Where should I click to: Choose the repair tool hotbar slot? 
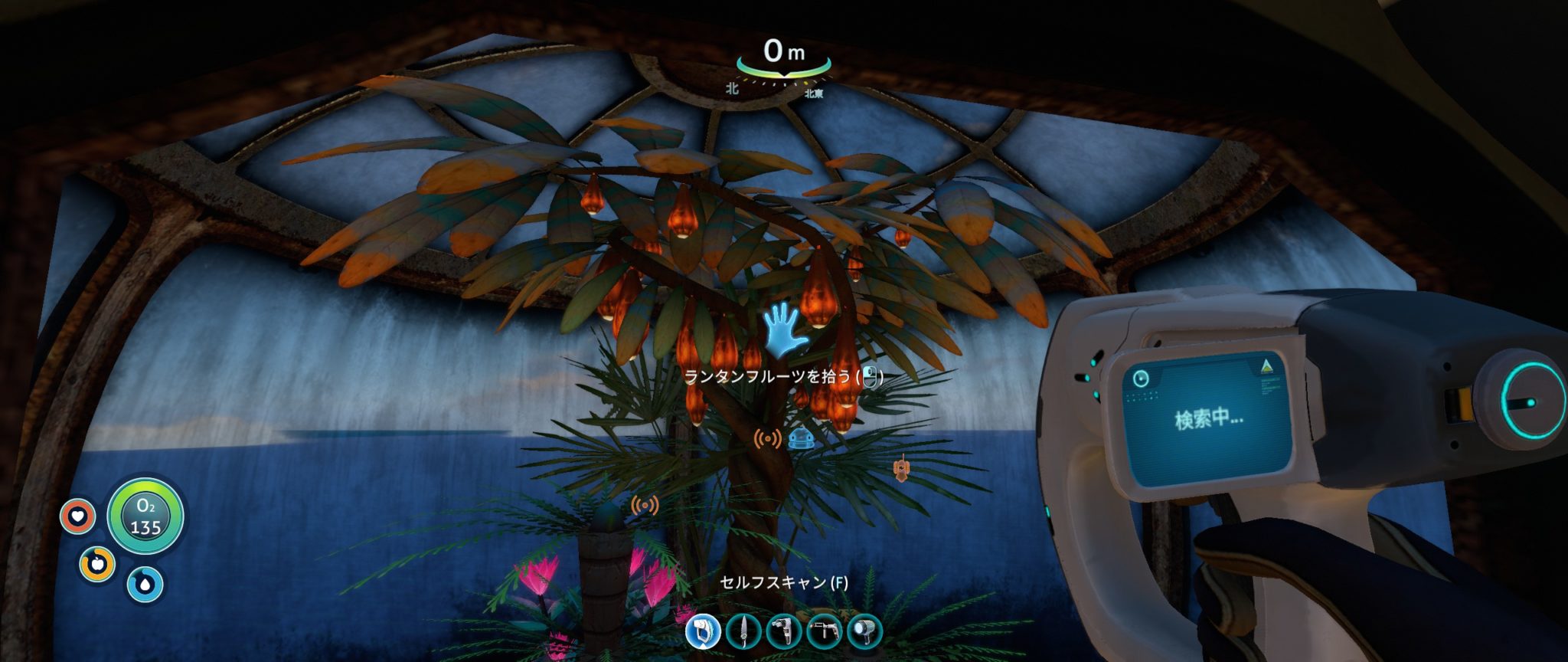click(783, 632)
